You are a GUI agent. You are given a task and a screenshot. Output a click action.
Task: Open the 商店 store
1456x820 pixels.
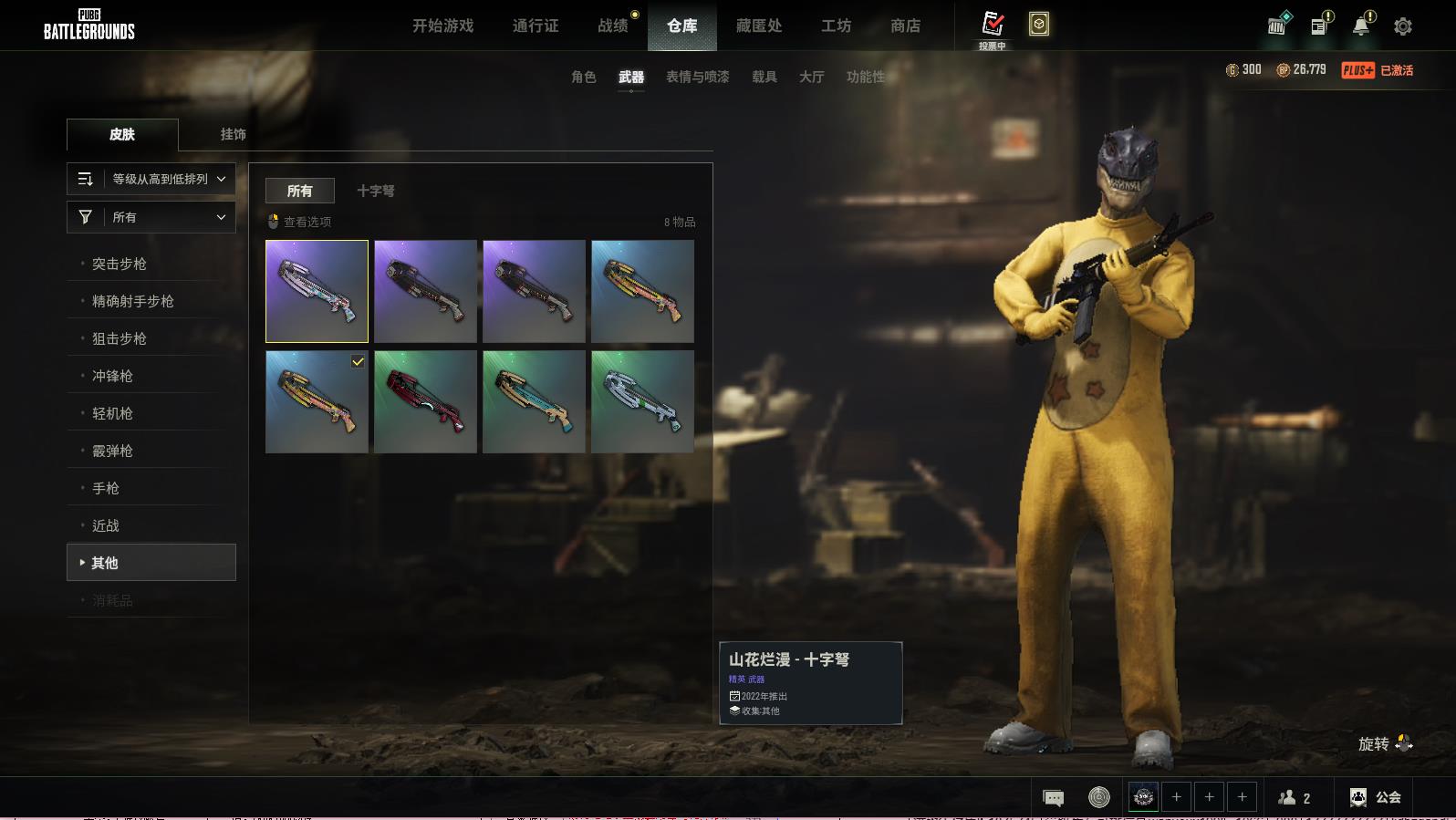(x=905, y=26)
